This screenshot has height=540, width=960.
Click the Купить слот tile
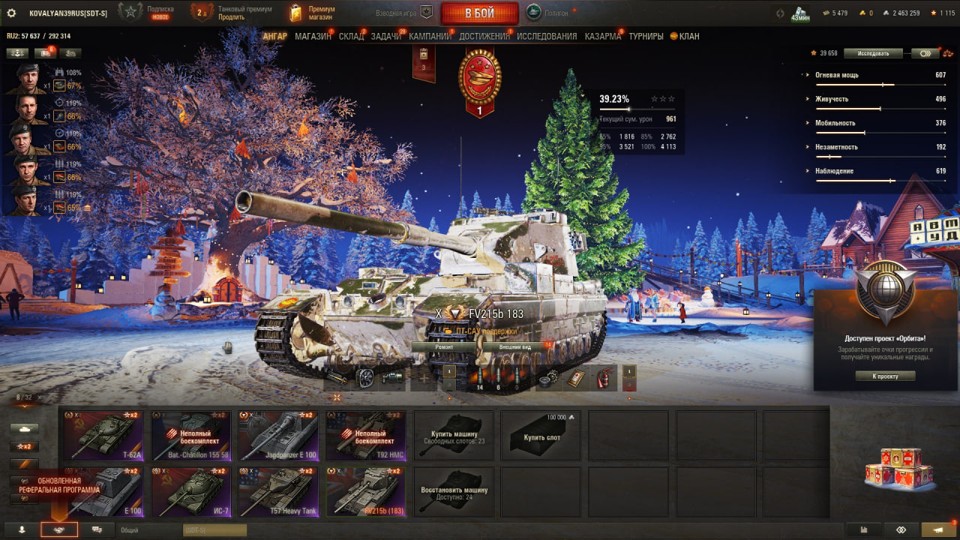point(541,435)
